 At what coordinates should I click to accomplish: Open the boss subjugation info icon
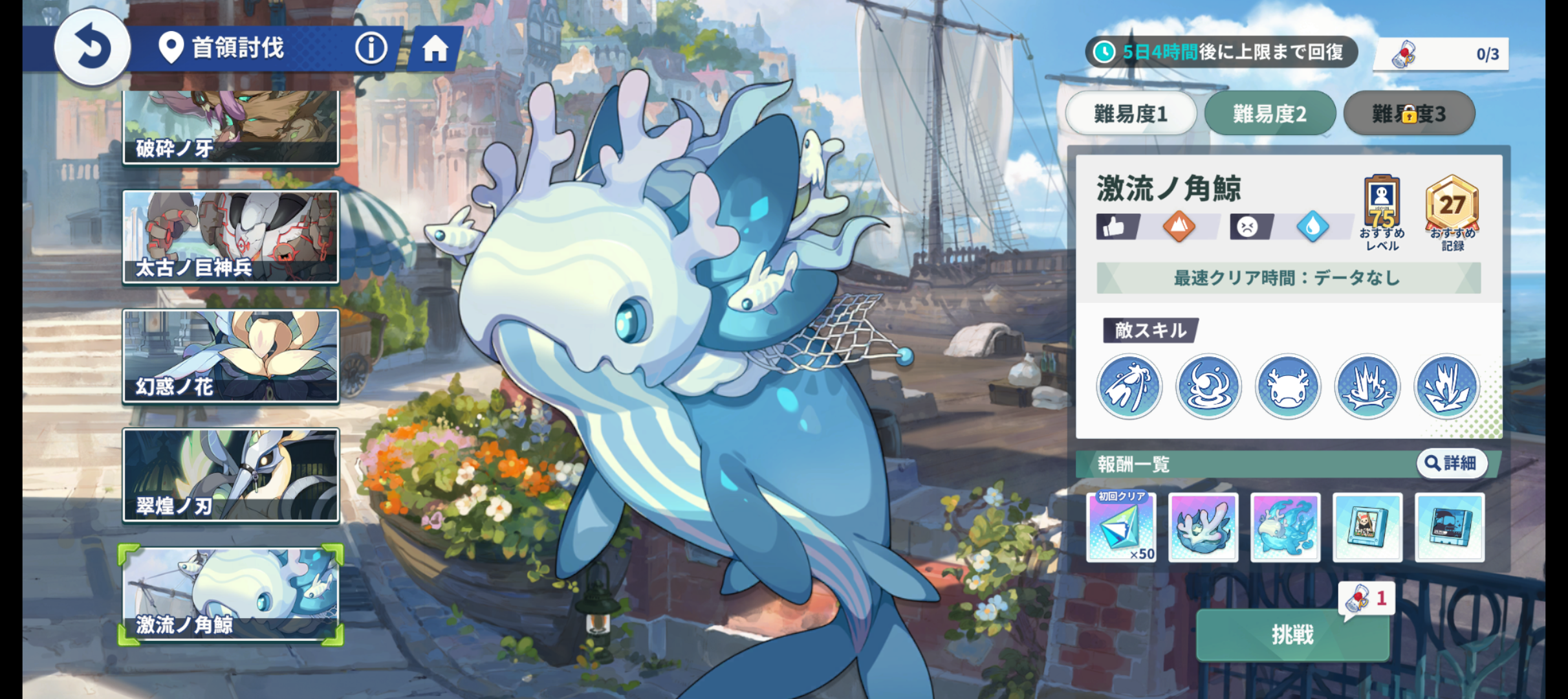371,49
